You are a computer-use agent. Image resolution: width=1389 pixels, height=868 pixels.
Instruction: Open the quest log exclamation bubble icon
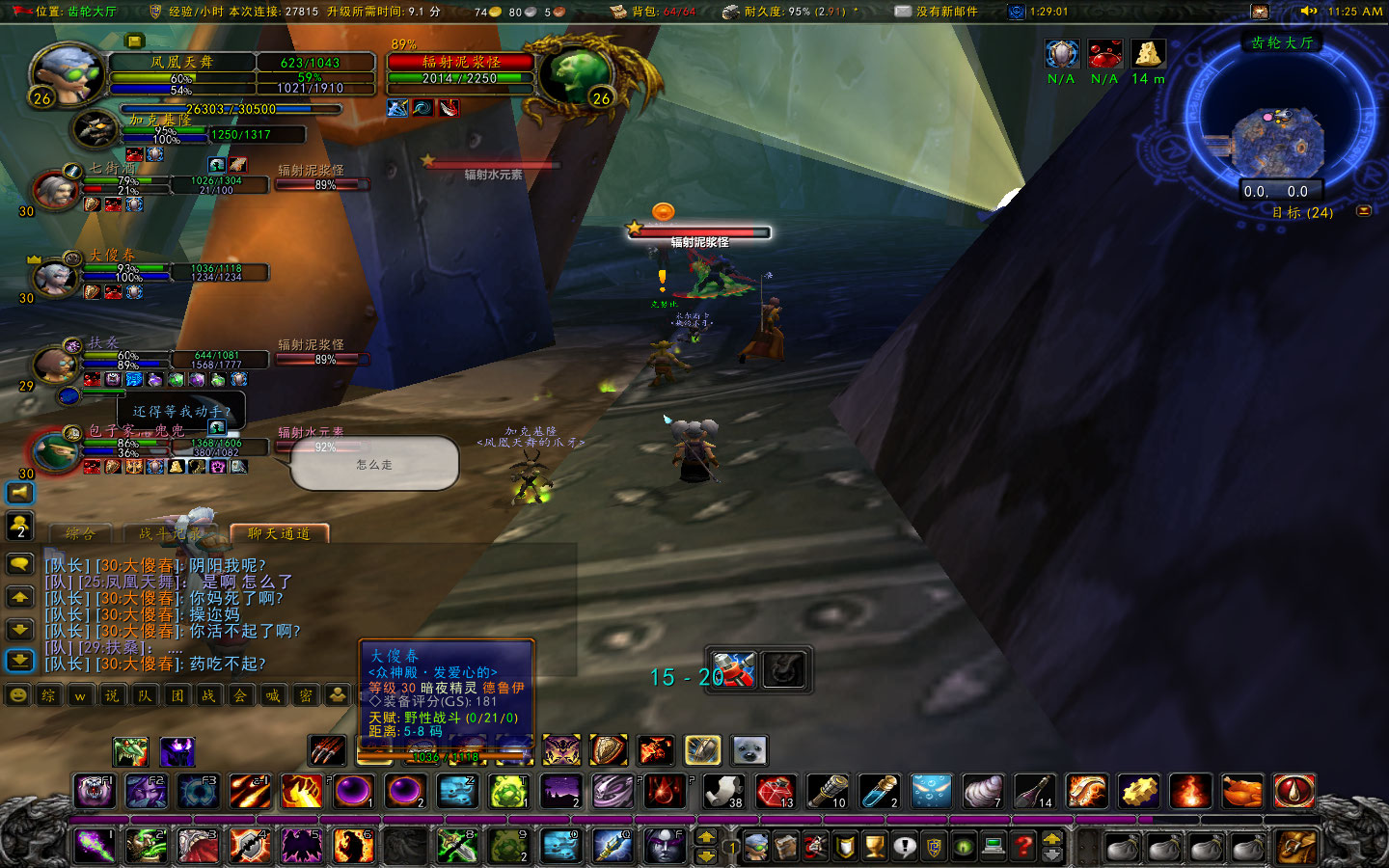906,846
